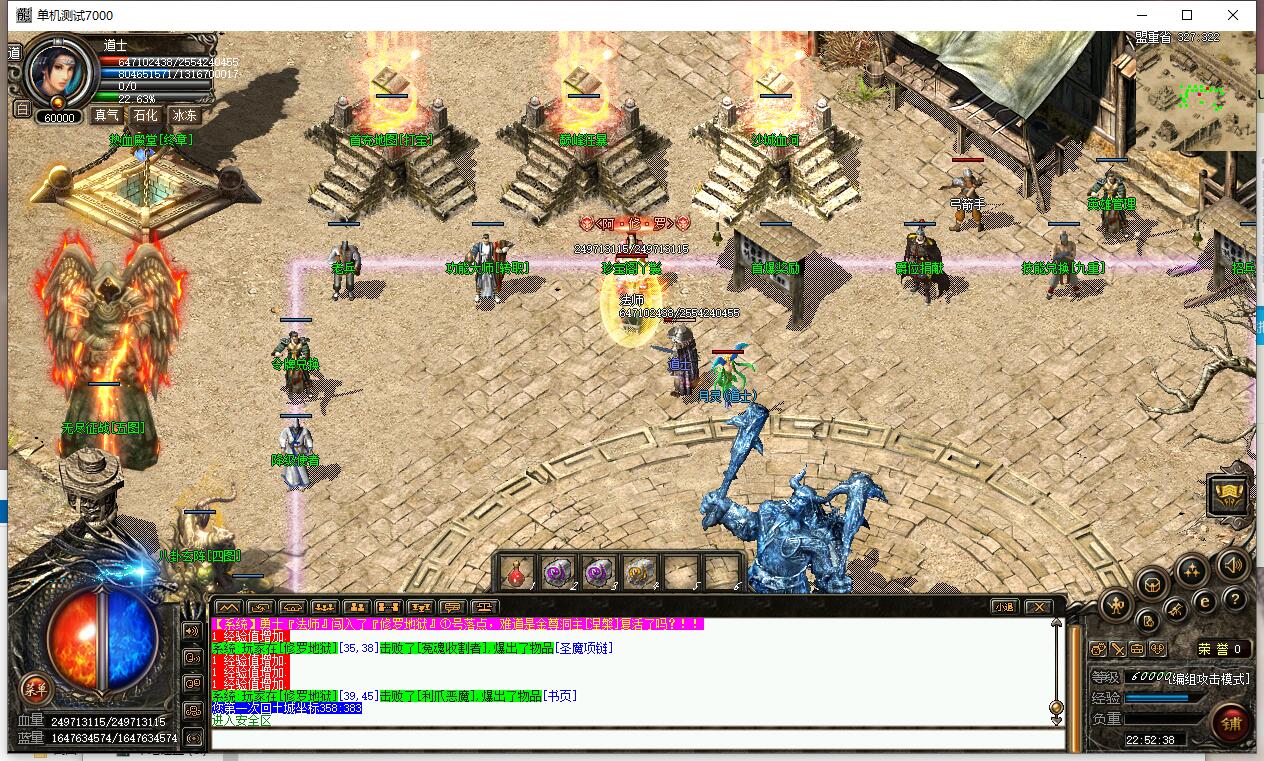
Task: Select the hero portrait of 道士
Action: pyautogui.click(x=59, y=71)
